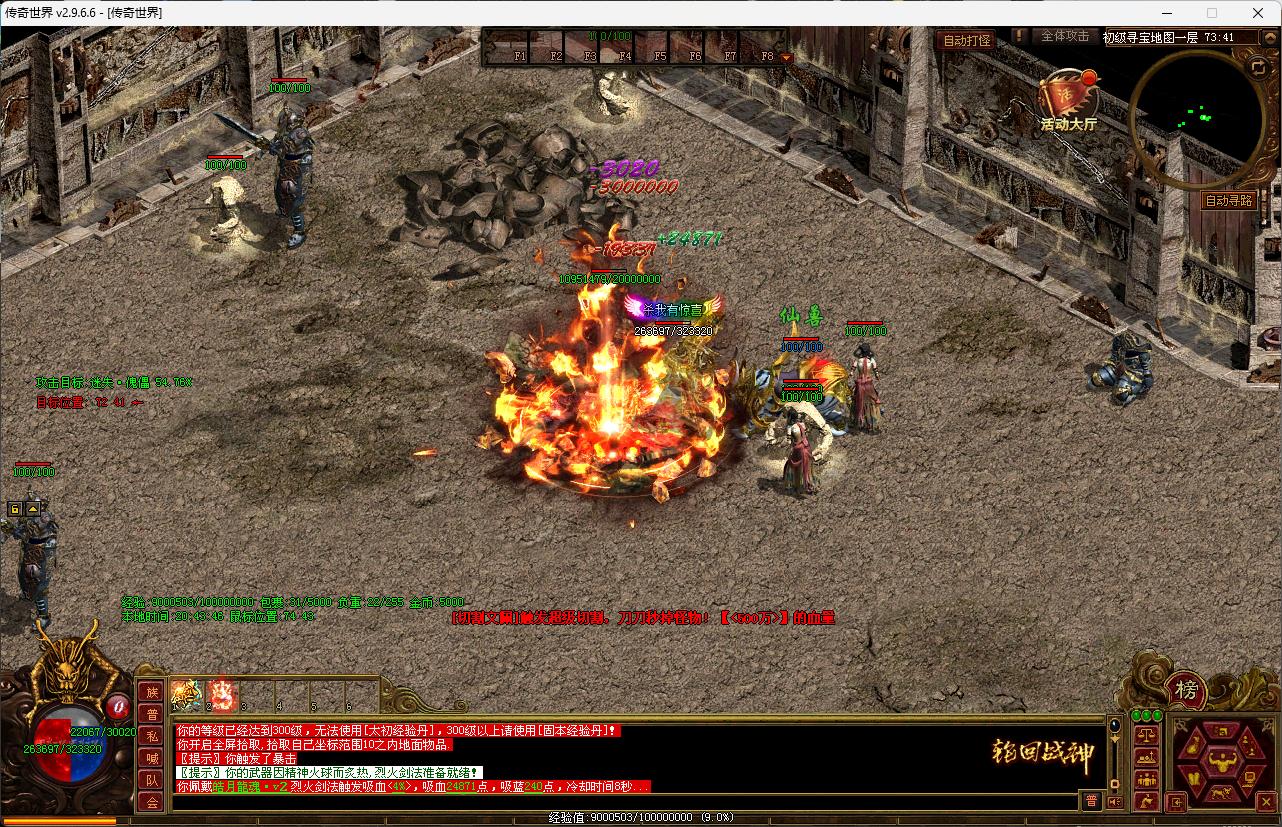Open the 活动大厅 activity hall
Screen dimensions: 1282x827
(x=1069, y=100)
